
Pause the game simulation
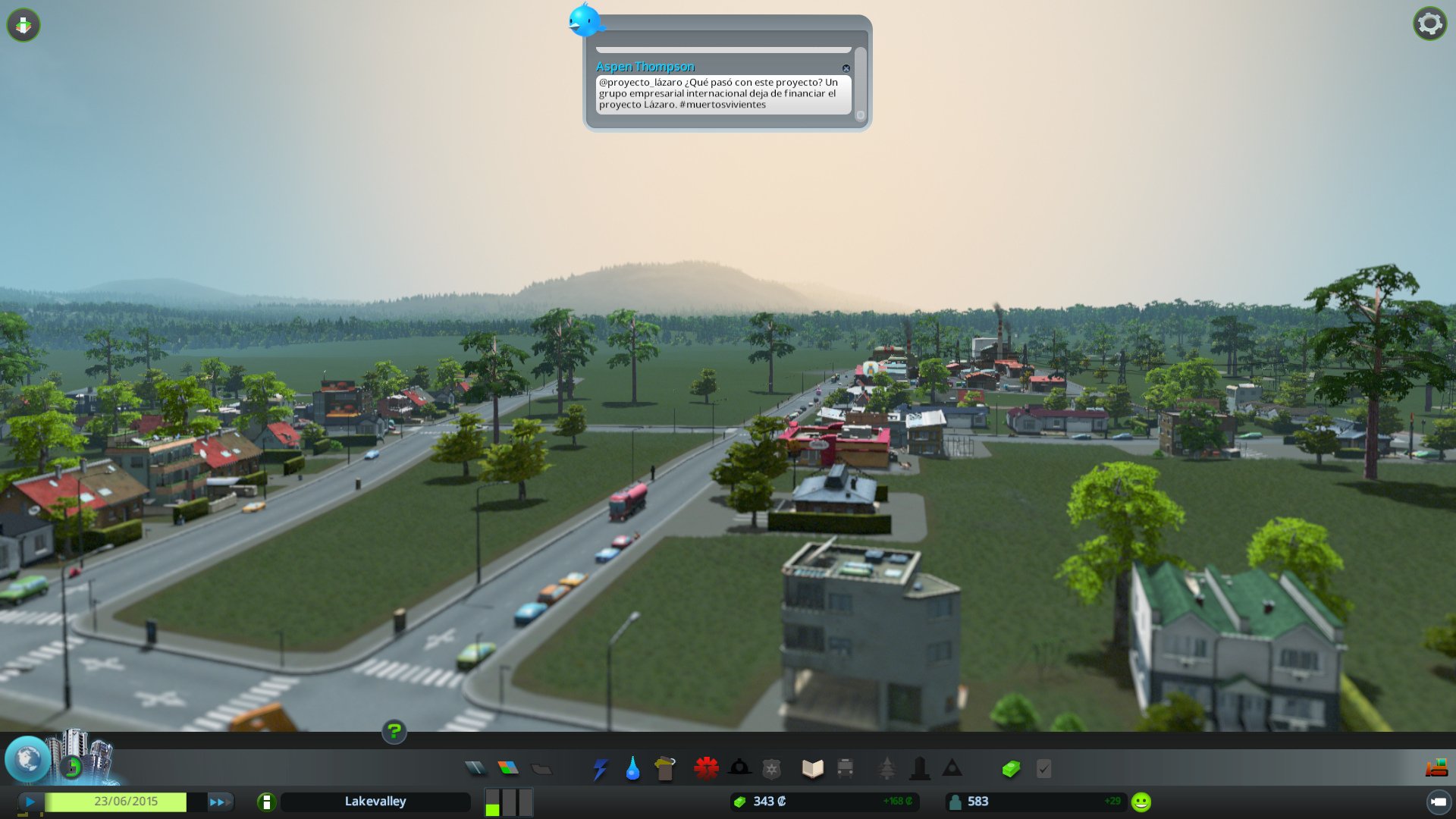click(x=29, y=801)
